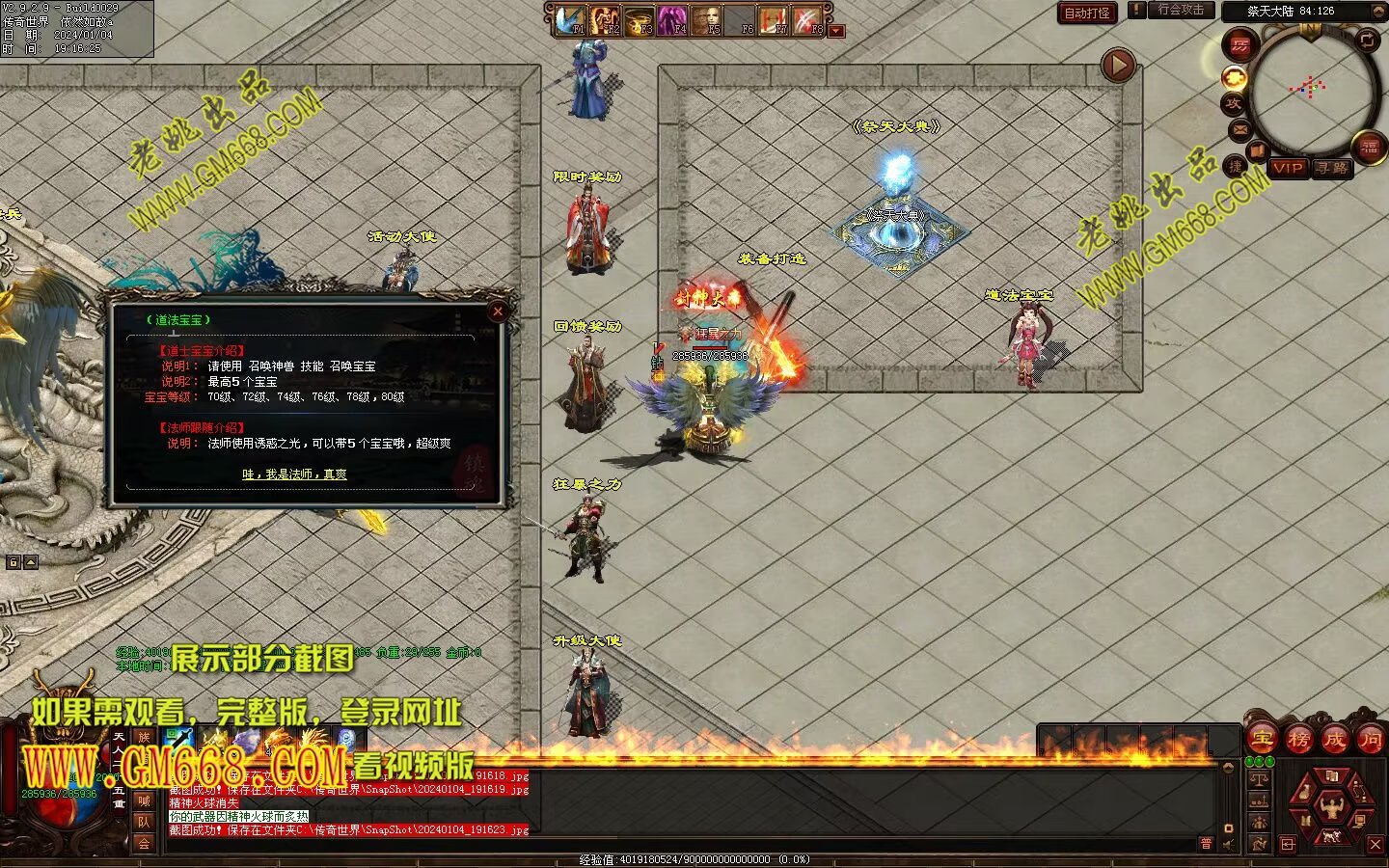
Task: Click the scales trade icon
Action: pyautogui.click(x=1259, y=777)
